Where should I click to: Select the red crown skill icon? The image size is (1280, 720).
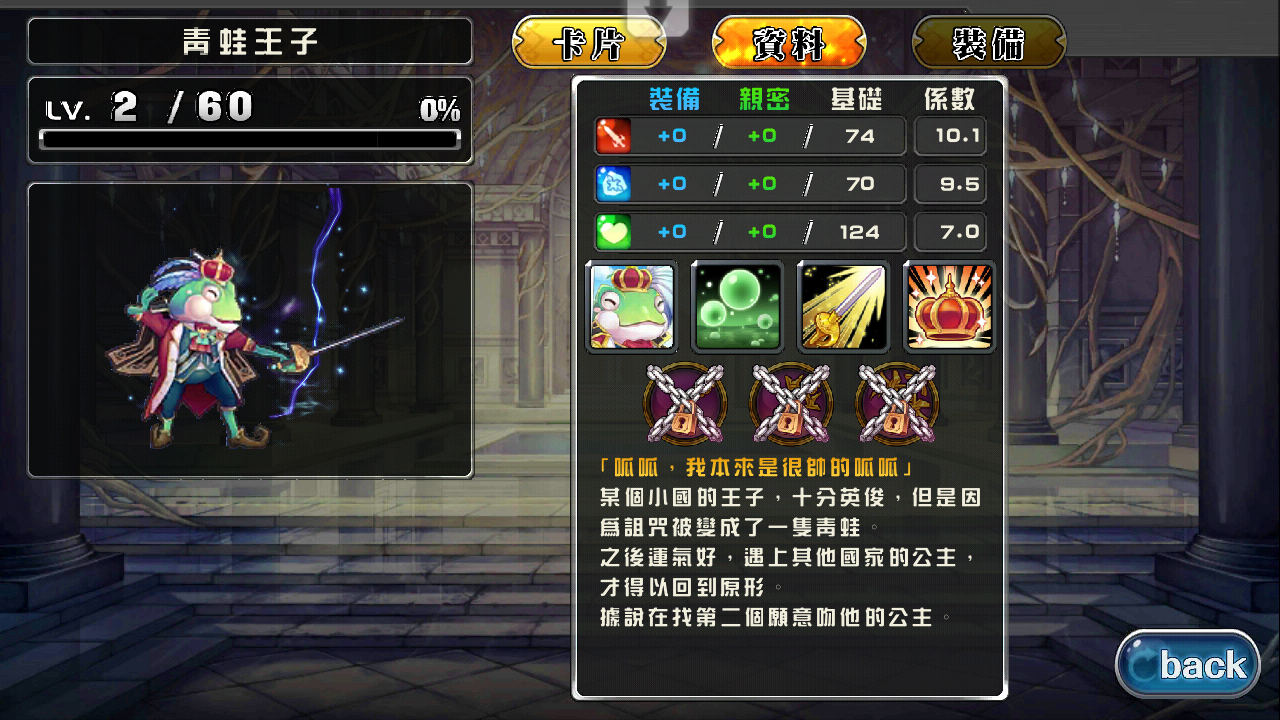pyautogui.click(x=949, y=307)
